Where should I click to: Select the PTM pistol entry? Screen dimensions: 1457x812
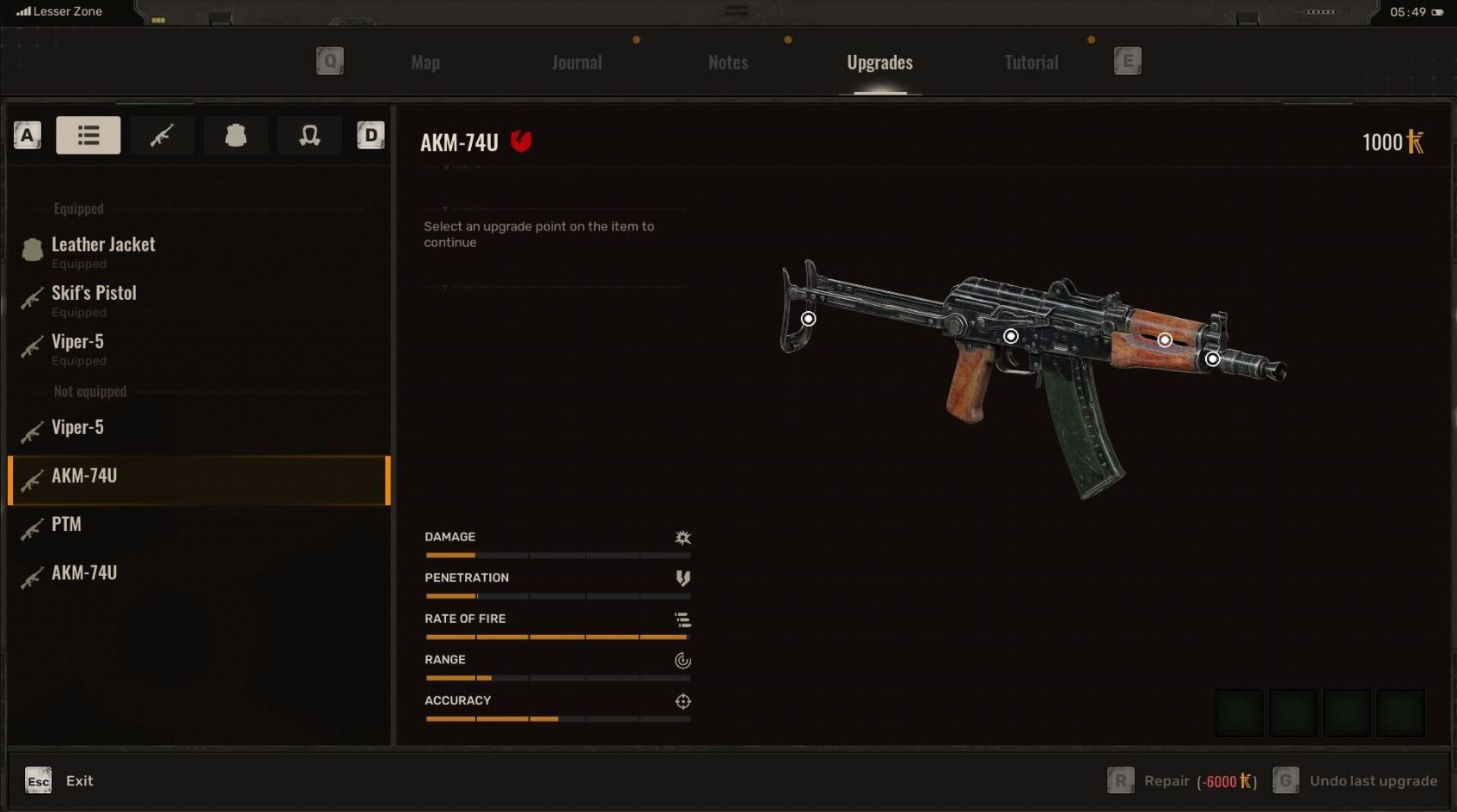[x=66, y=524]
